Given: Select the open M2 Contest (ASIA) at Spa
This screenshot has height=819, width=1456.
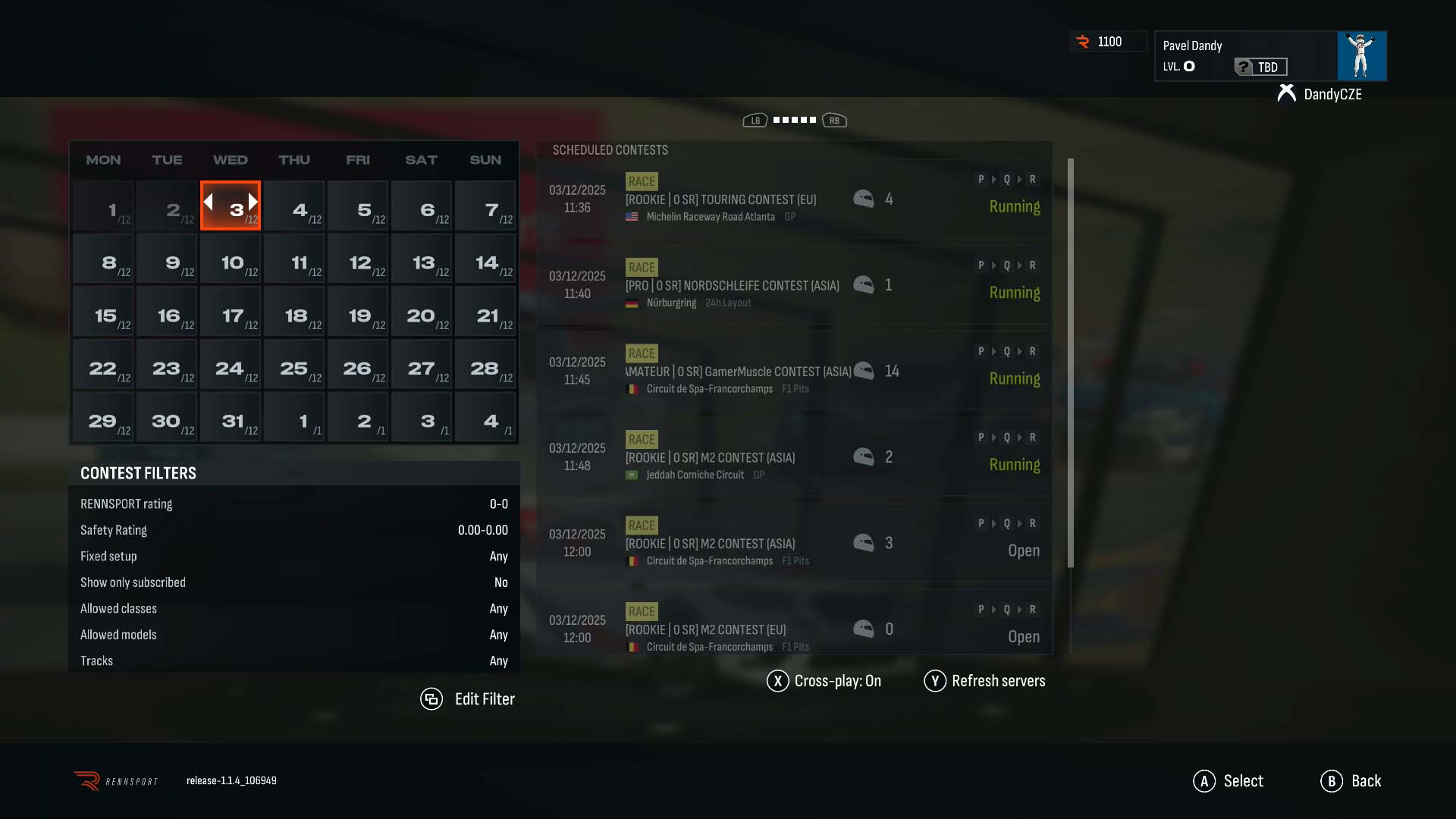Looking at the screenshot, I should [793, 544].
